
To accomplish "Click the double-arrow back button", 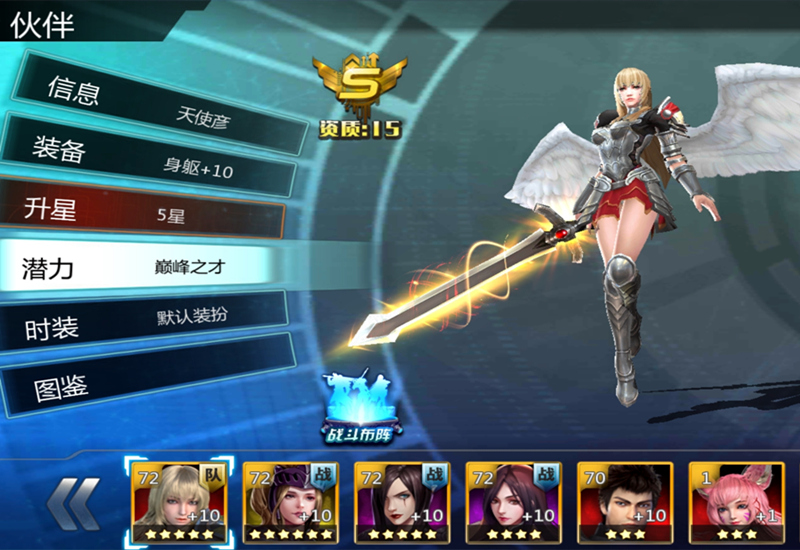I will (x=74, y=502).
